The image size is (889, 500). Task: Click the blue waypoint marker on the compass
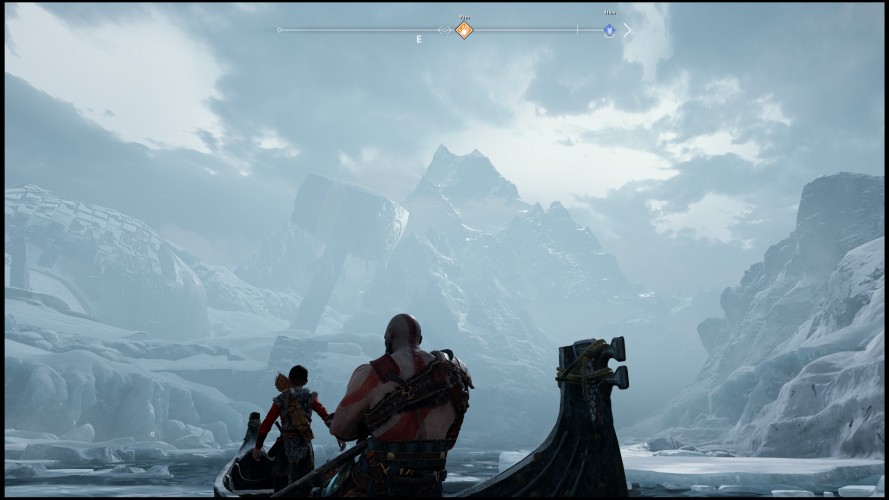609,30
